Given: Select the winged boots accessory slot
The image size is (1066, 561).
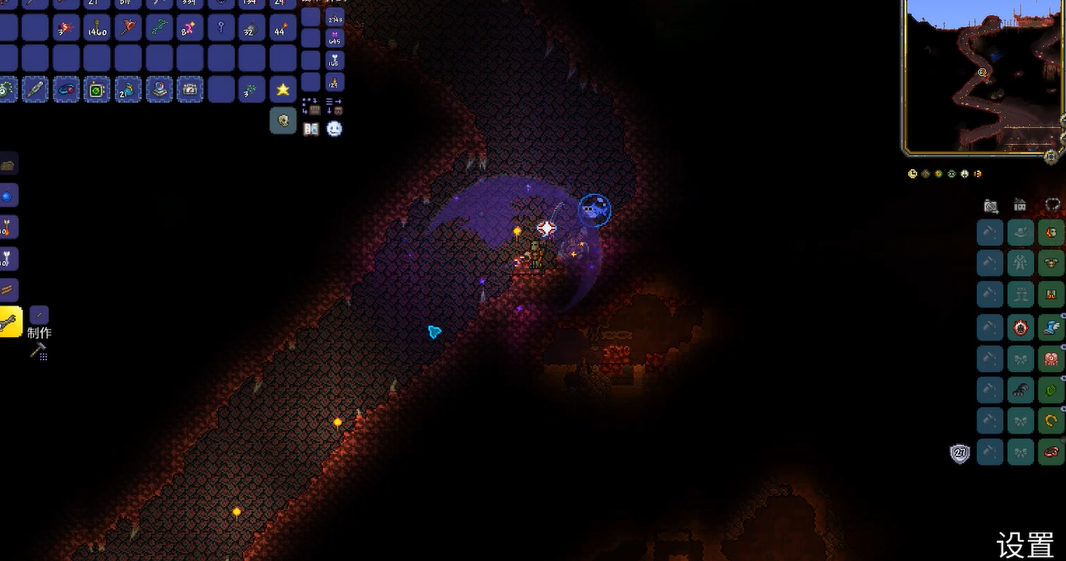Looking at the screenshot, I should click(1051, 327).
